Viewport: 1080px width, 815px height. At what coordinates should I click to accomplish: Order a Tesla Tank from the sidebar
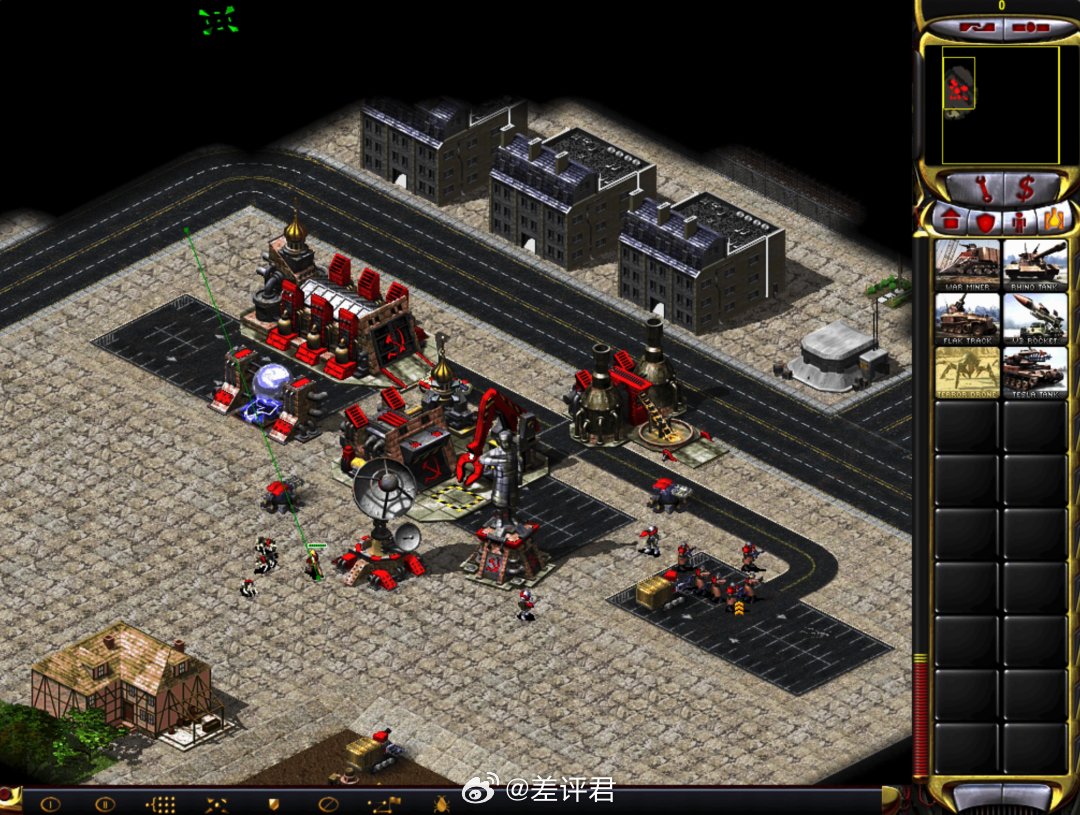(1035, 372)
